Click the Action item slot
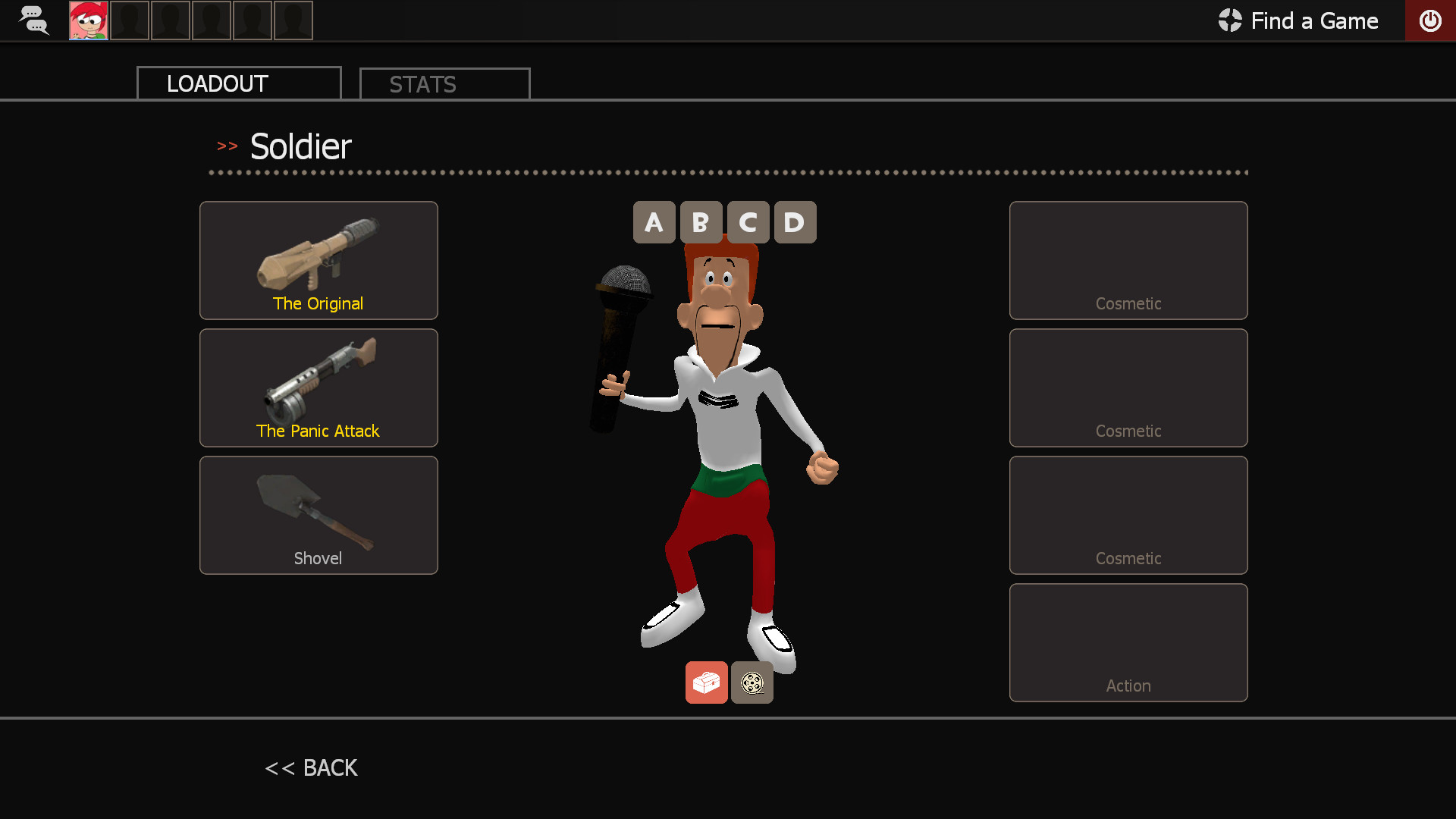 [x=1128, y=642]
